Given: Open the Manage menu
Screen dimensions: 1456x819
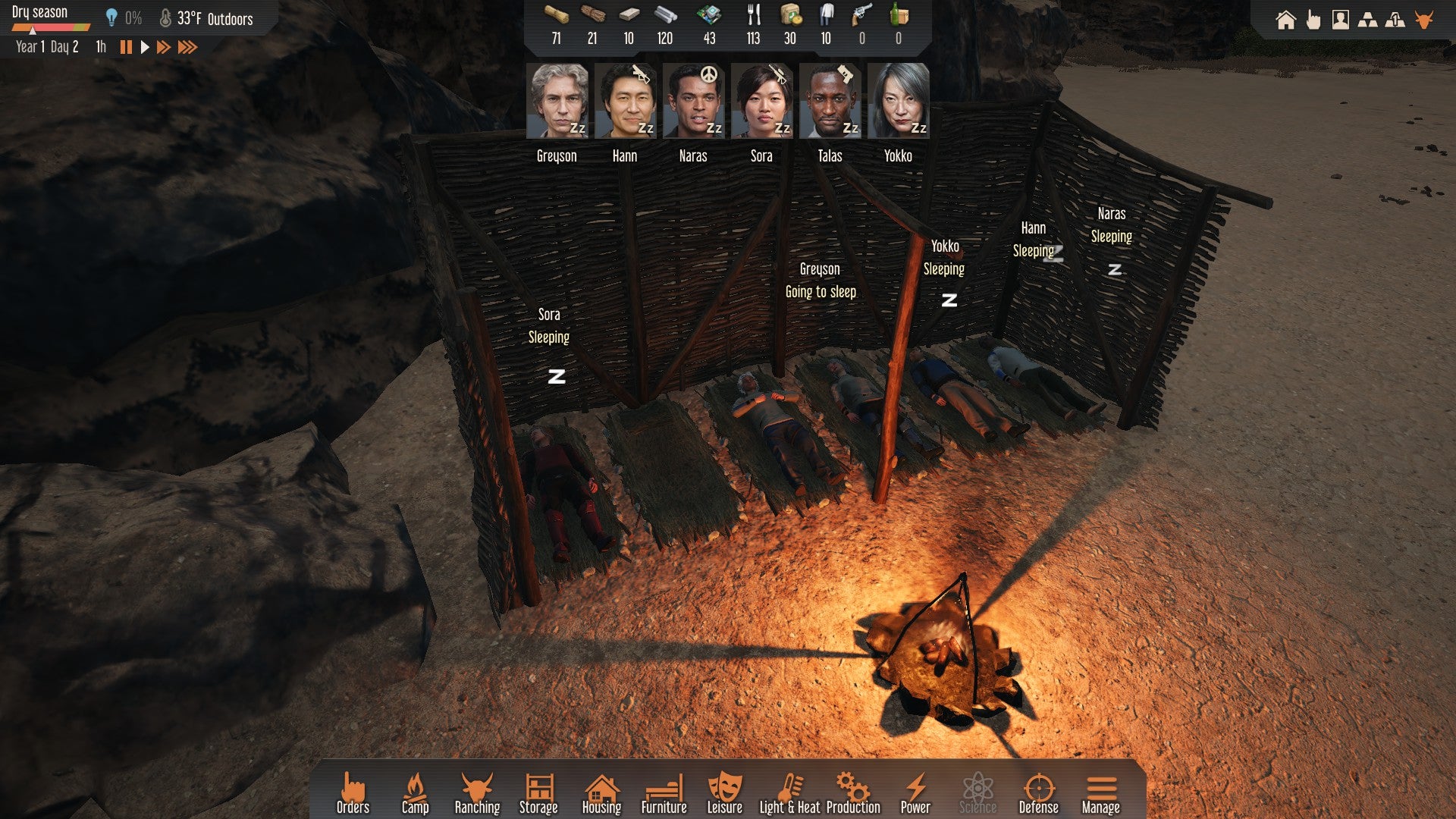Looking at the screenshot, I should pyautogui.click(x=1100, y=793).
